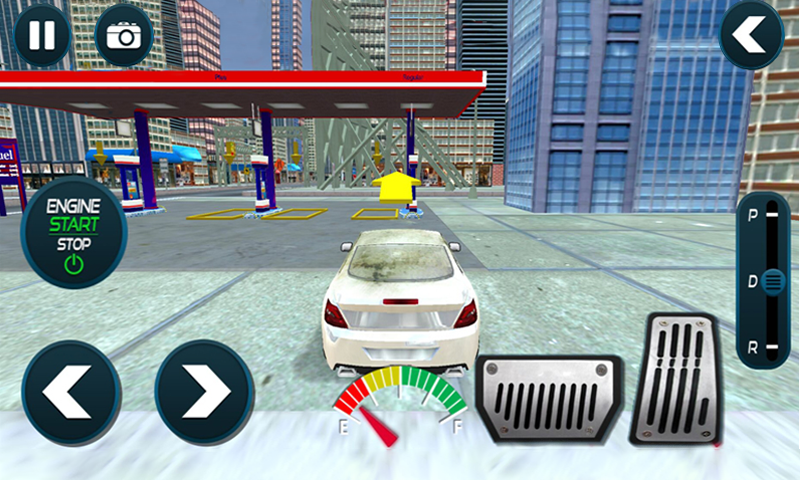Toggle the Engine Start Stop button
The image size is (800, 480).
73,231
